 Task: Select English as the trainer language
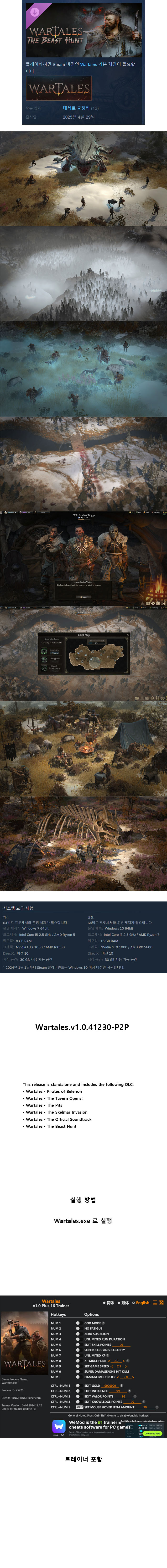click(142, 1303)
